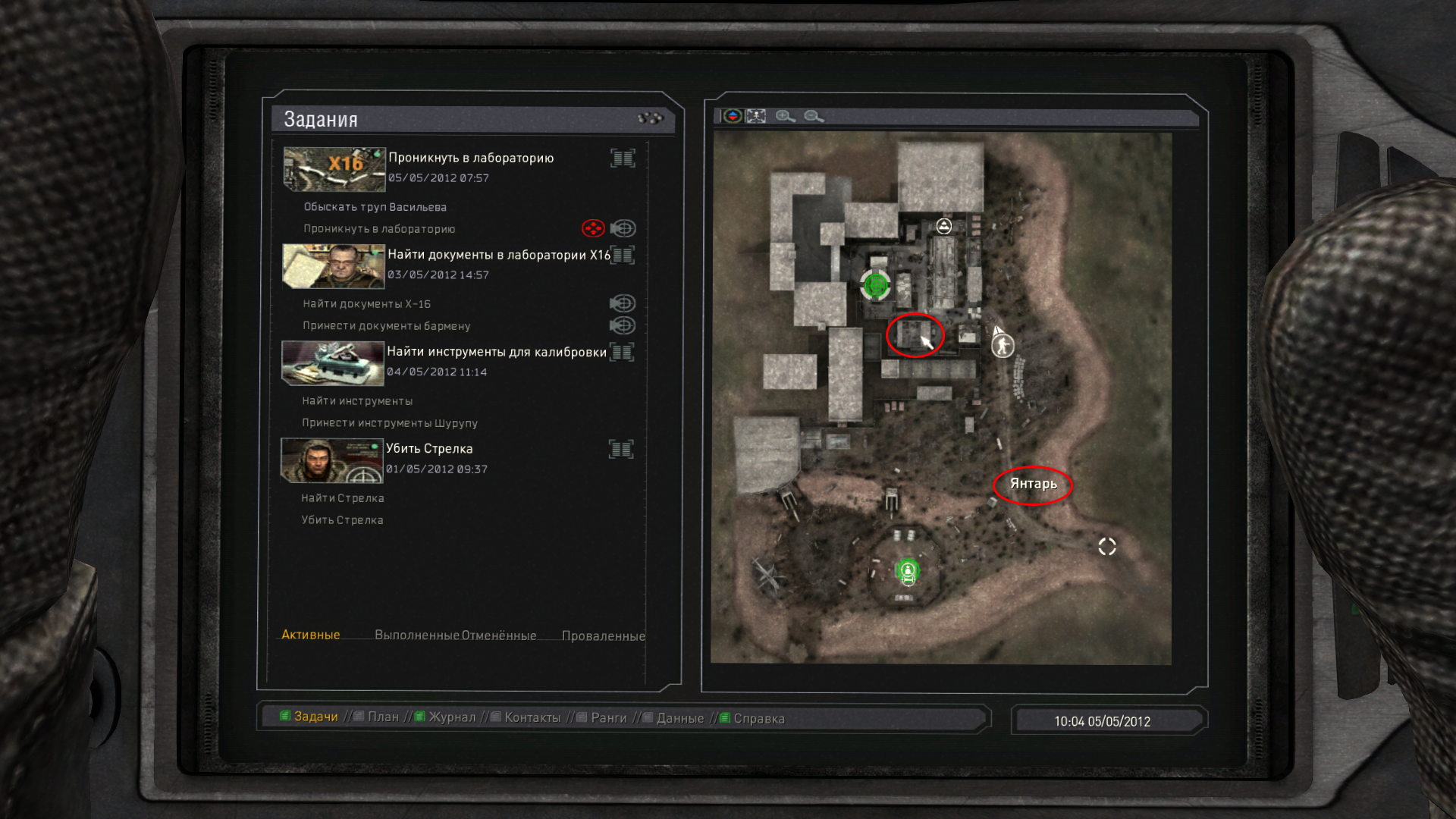Switch to Выполненные (Completed) tasks
The image size is (1456, 819).
point(416,635)
